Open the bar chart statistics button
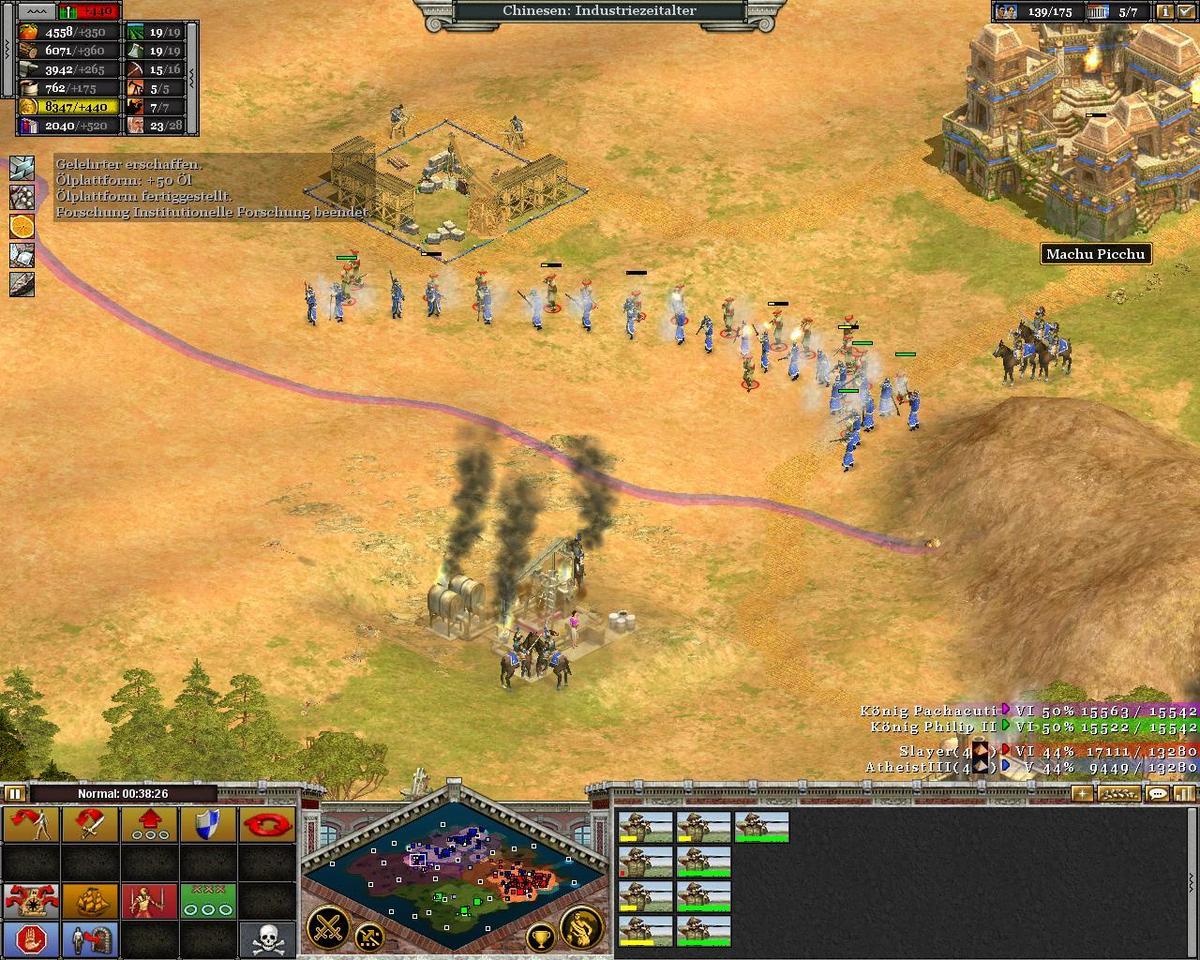This screenshot has width=1200, height=960. click(x=1184, y=794)
